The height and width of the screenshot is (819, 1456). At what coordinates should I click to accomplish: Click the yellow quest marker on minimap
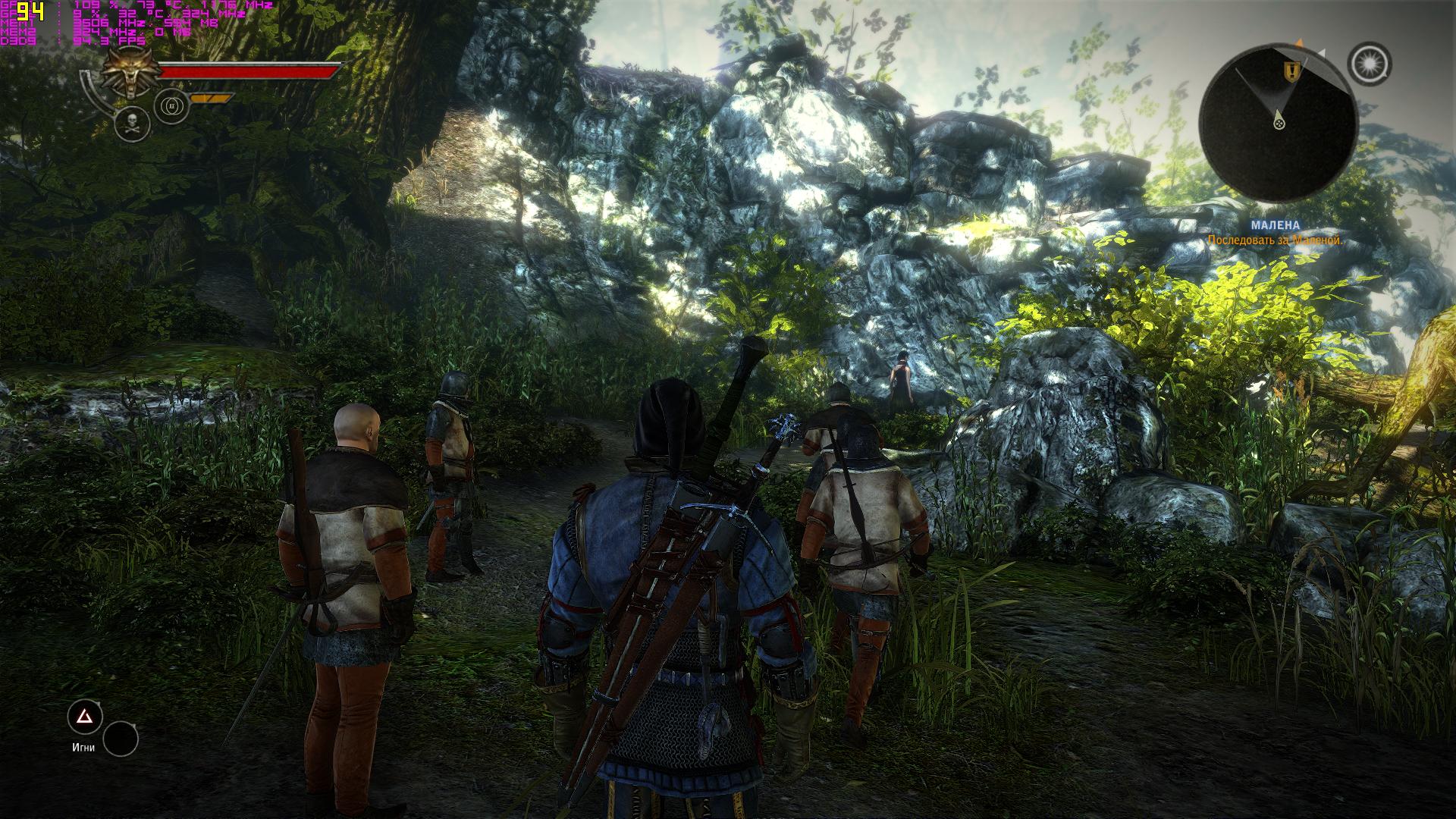point(1289,71)
